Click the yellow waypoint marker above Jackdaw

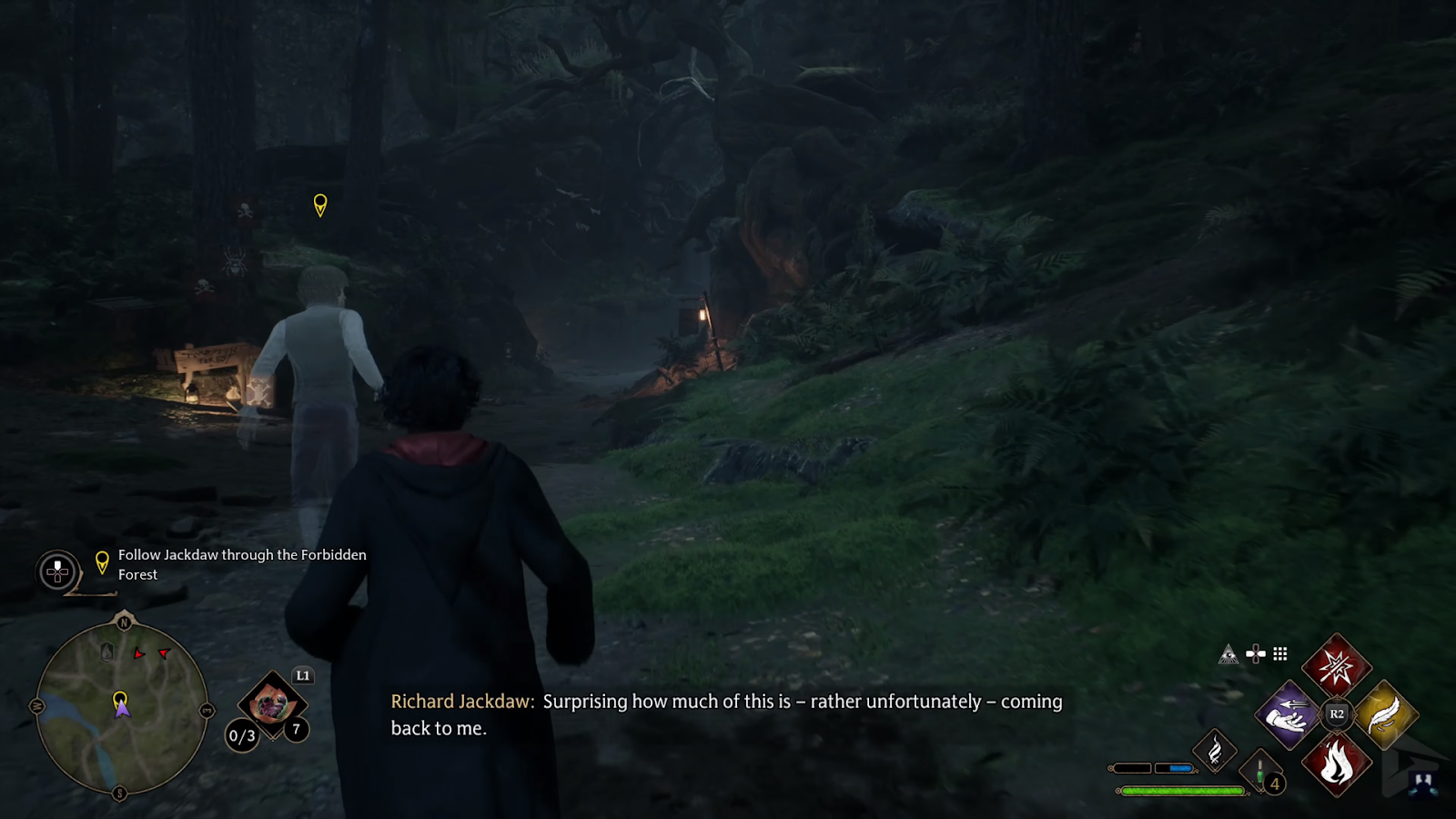click(x=320, y=204)
